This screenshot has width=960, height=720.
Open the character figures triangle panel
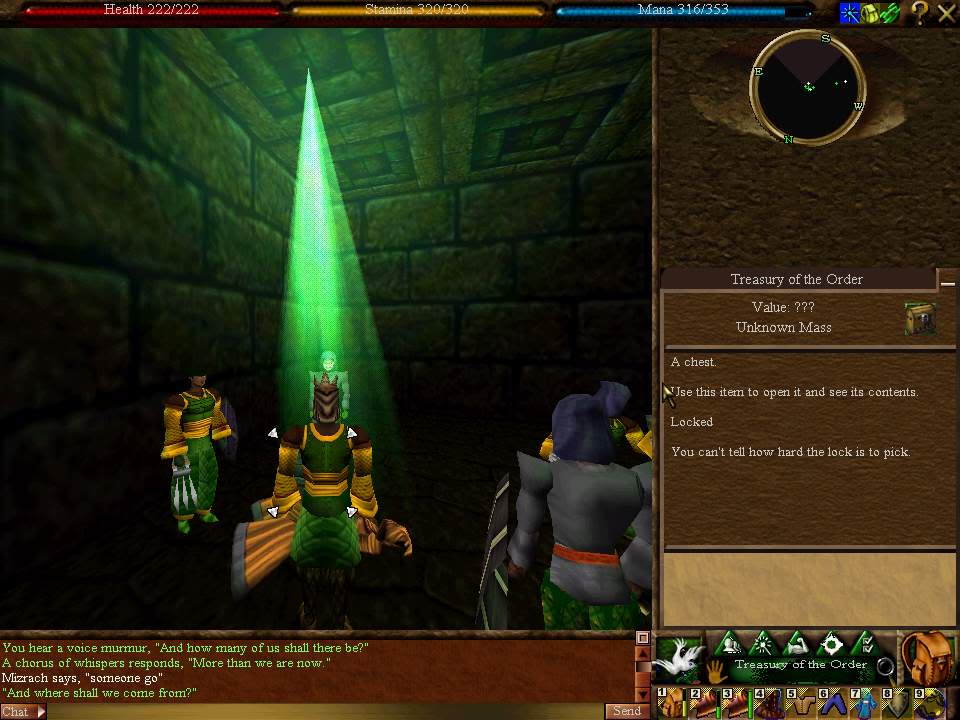click(730, 644)
